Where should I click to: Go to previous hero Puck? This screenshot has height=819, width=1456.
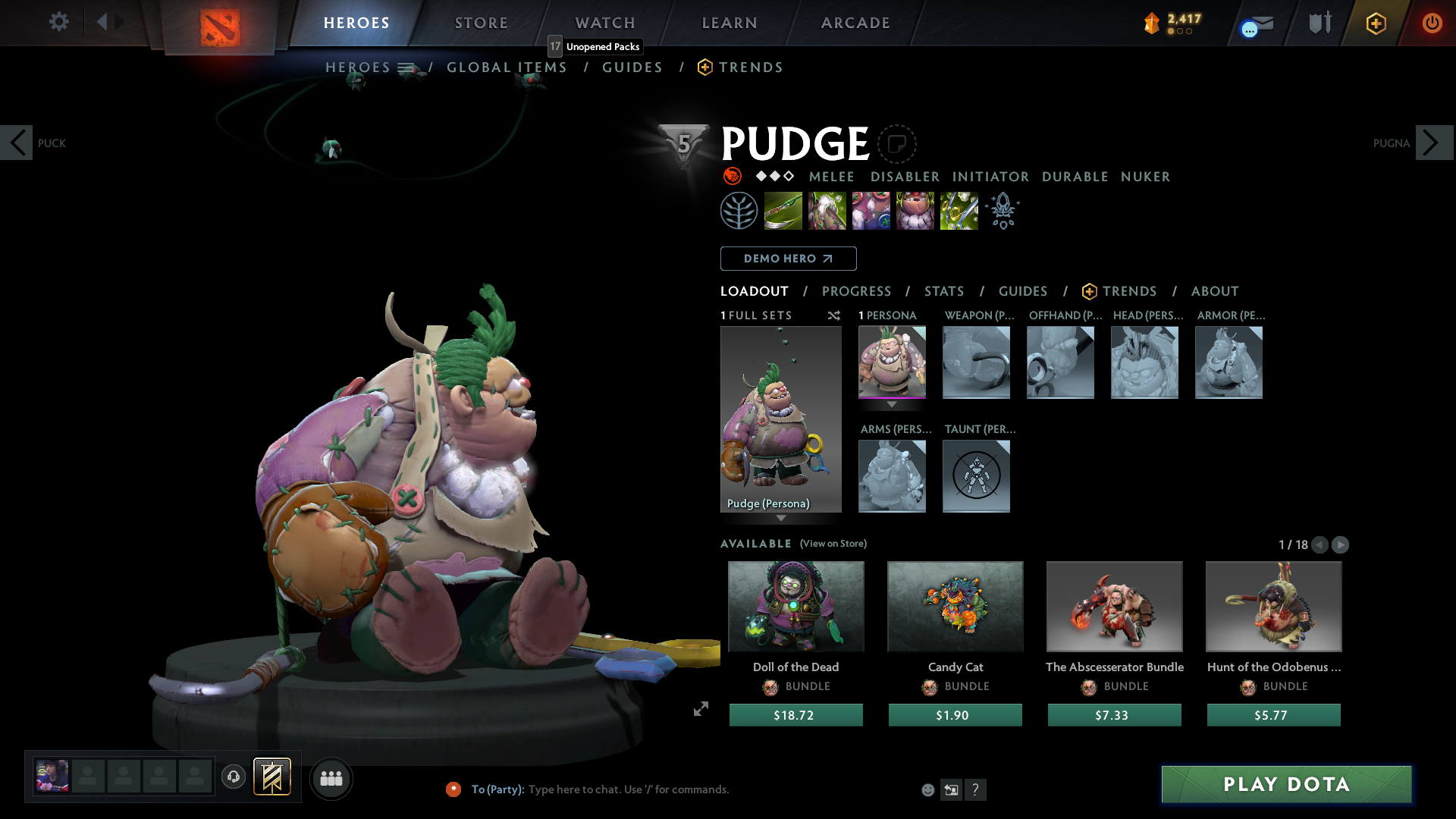[x=17, y=143]
